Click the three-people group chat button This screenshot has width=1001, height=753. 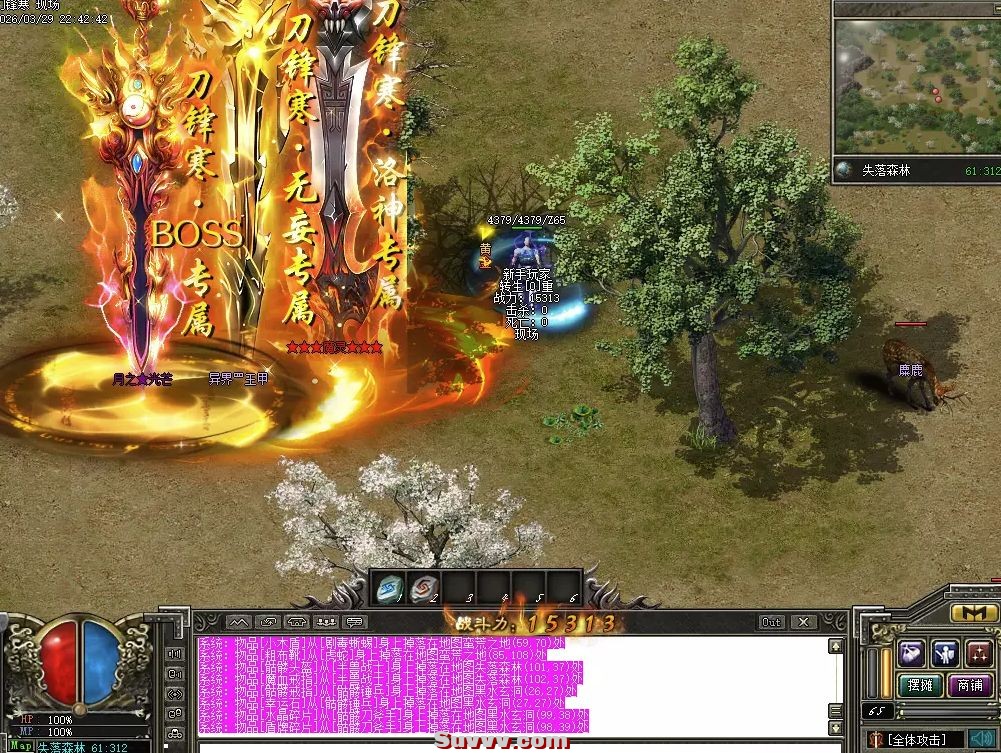[x=327, y=622]
